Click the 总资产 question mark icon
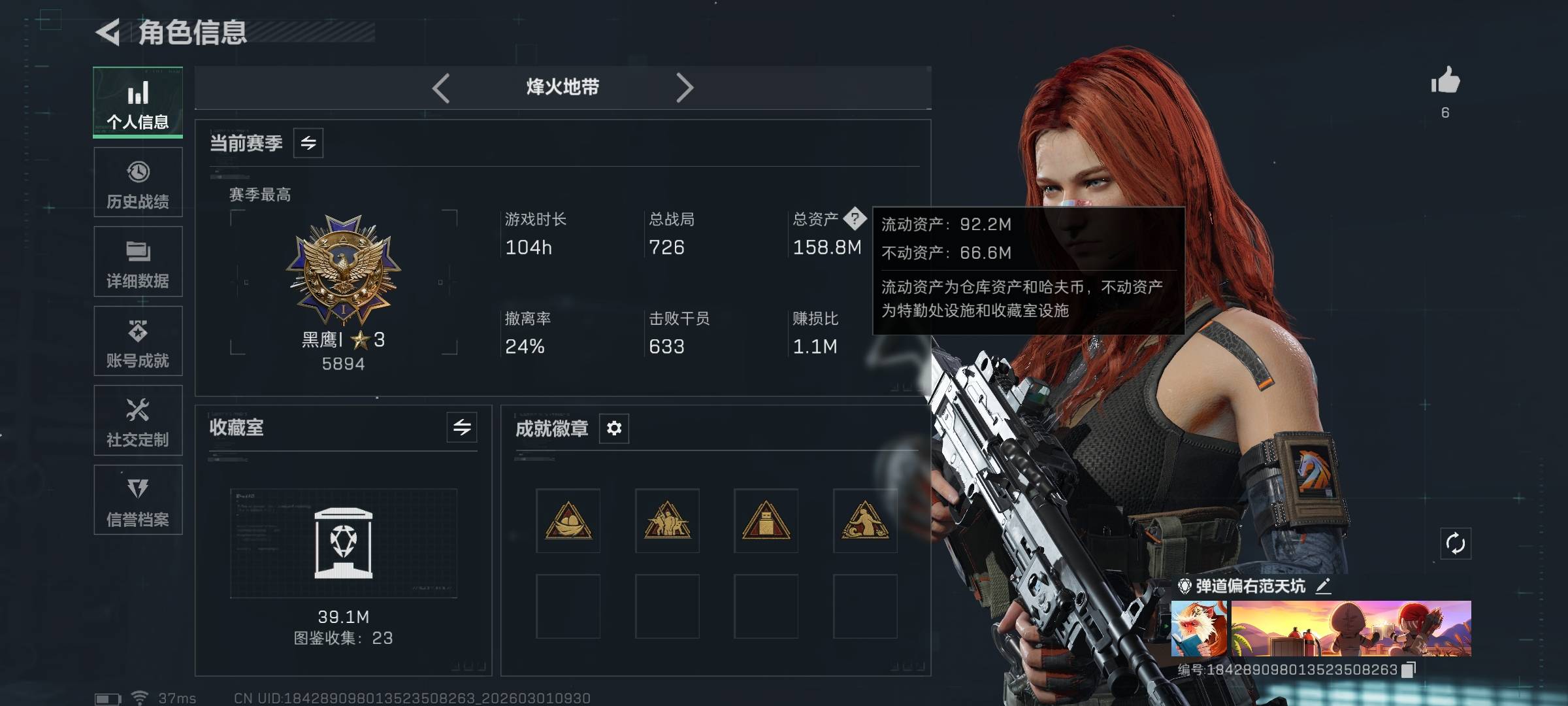 click(x=855, y=218)
